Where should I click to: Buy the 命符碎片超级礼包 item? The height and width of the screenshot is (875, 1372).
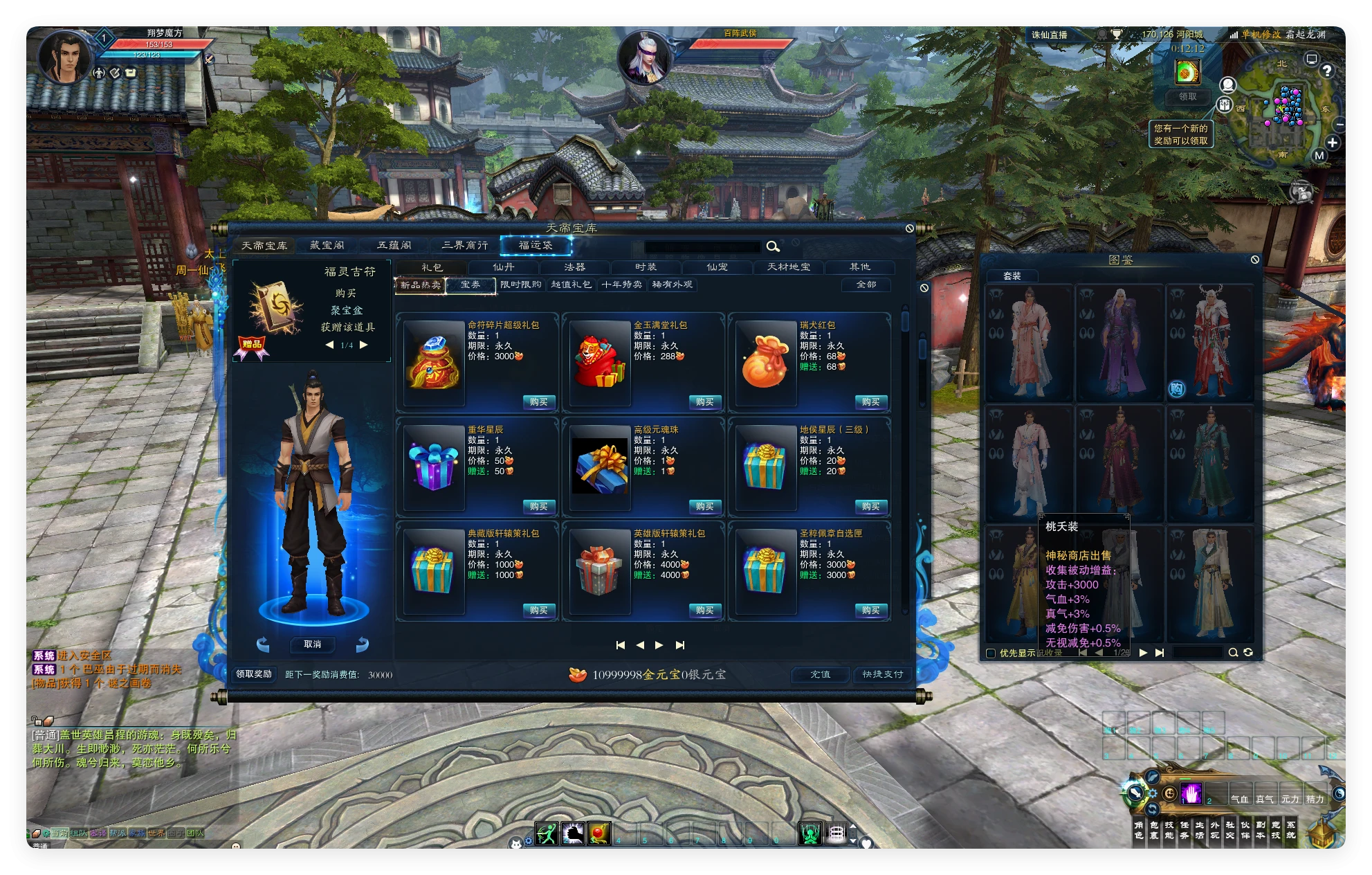(x=538, y=402)
